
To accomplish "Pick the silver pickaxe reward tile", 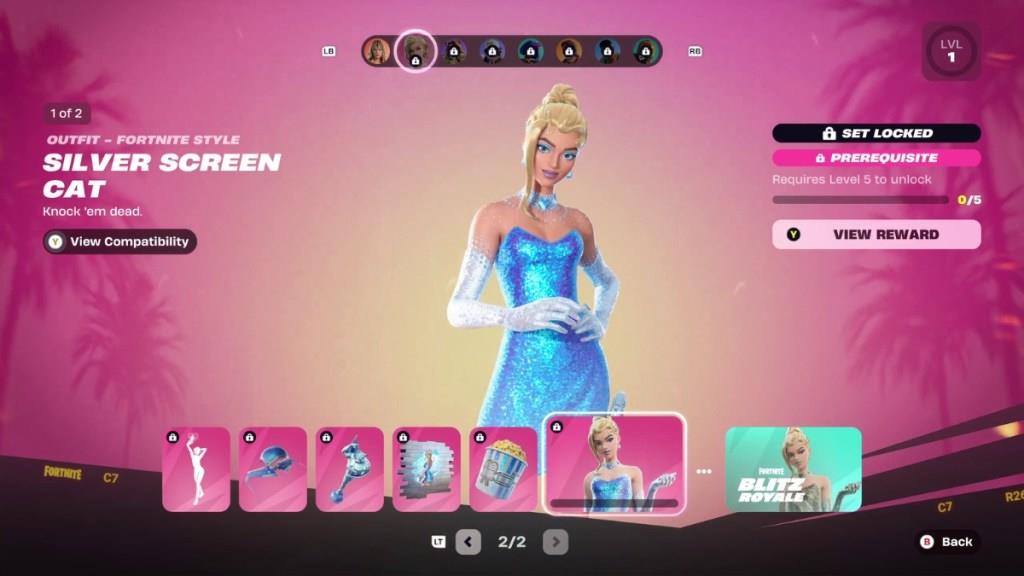I will pos(350,469).
